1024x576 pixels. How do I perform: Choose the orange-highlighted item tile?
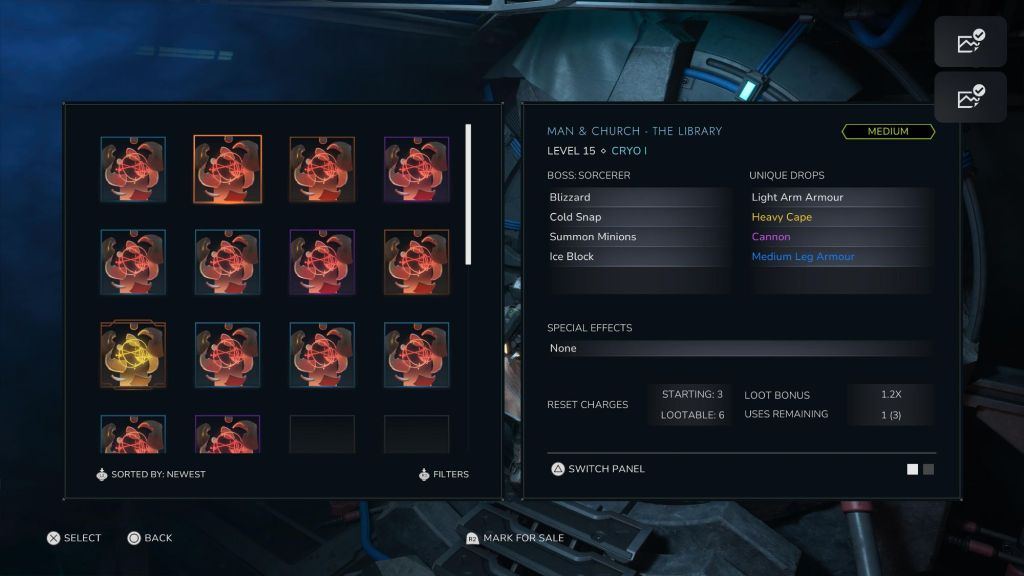(227, 169)
